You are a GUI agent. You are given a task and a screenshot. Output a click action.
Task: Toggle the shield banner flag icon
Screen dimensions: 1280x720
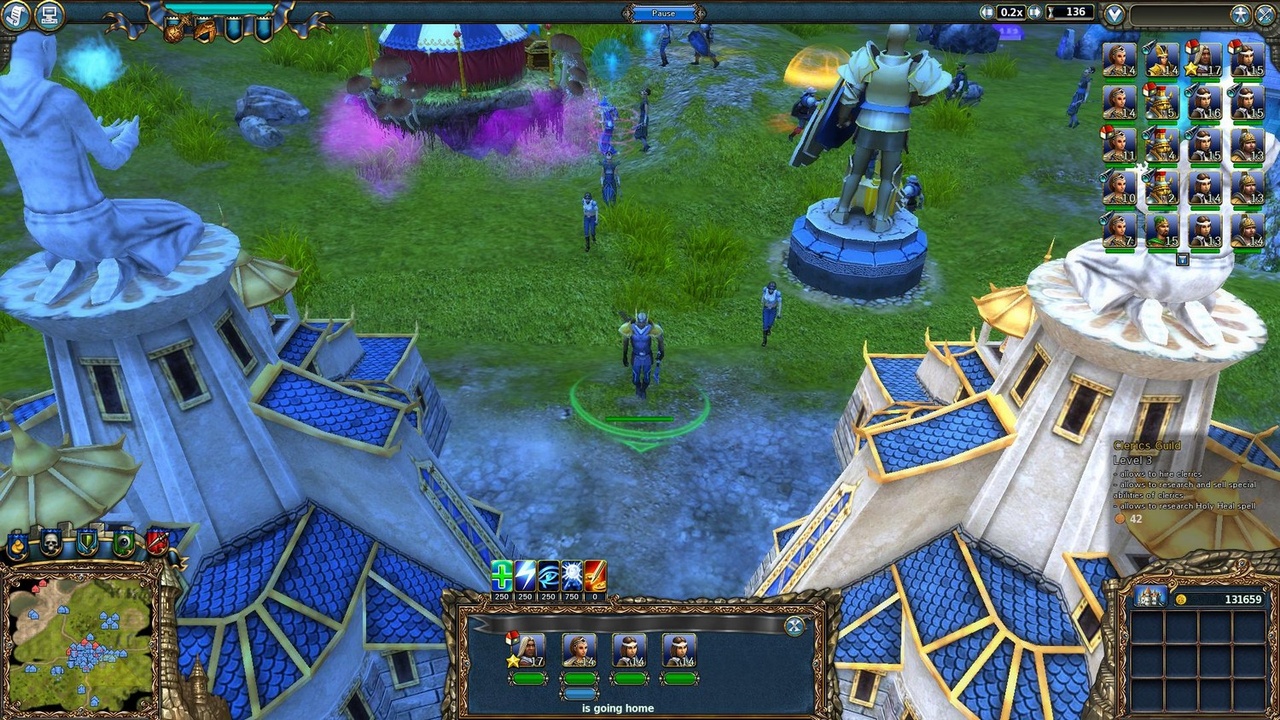85,540
